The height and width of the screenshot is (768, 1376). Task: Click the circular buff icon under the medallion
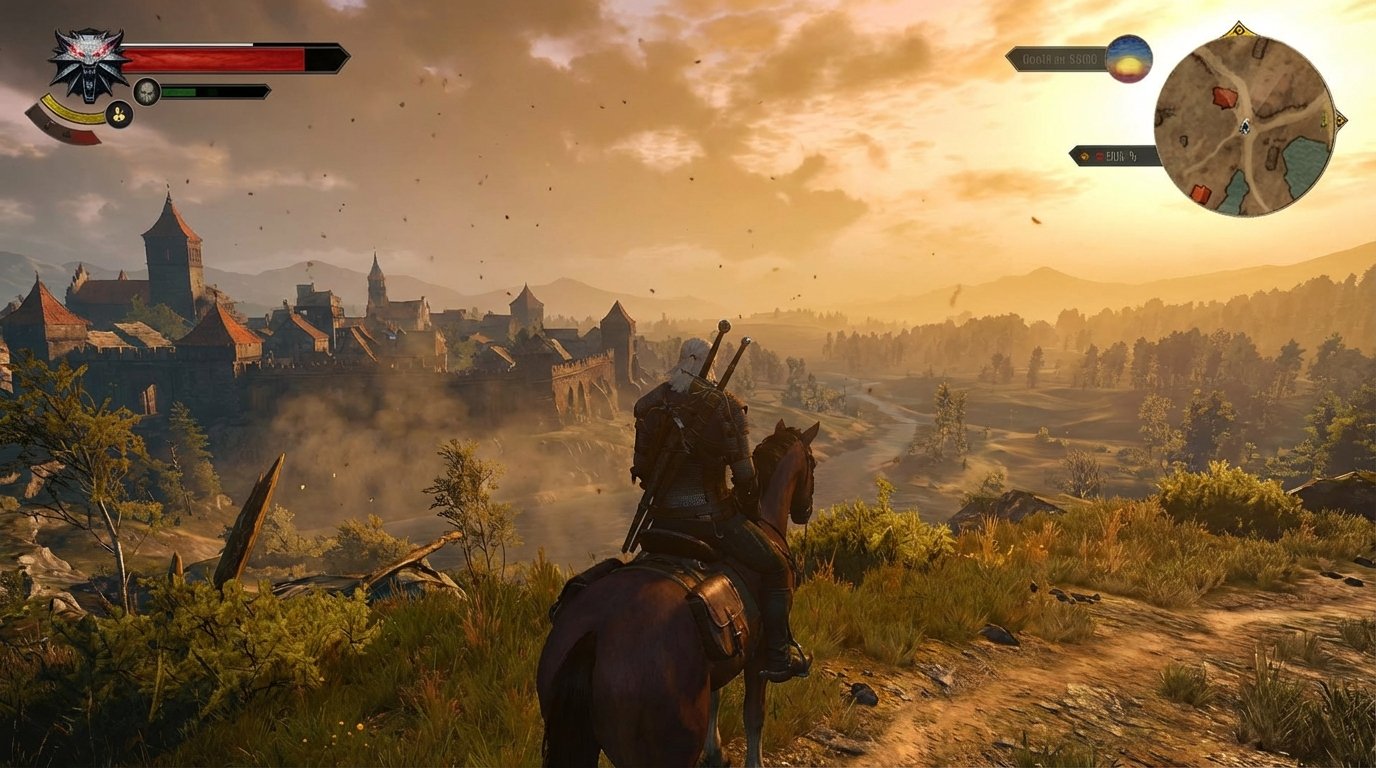(x=118, y=112)
